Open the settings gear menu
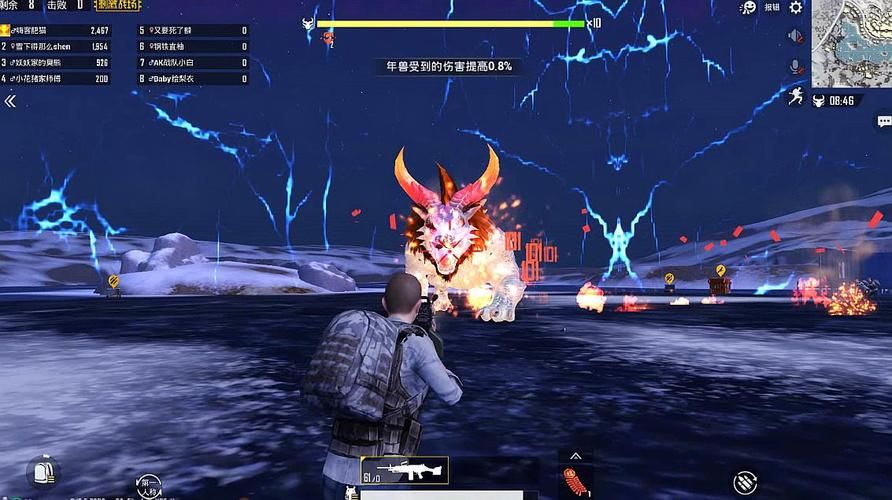 click(796, 8)
